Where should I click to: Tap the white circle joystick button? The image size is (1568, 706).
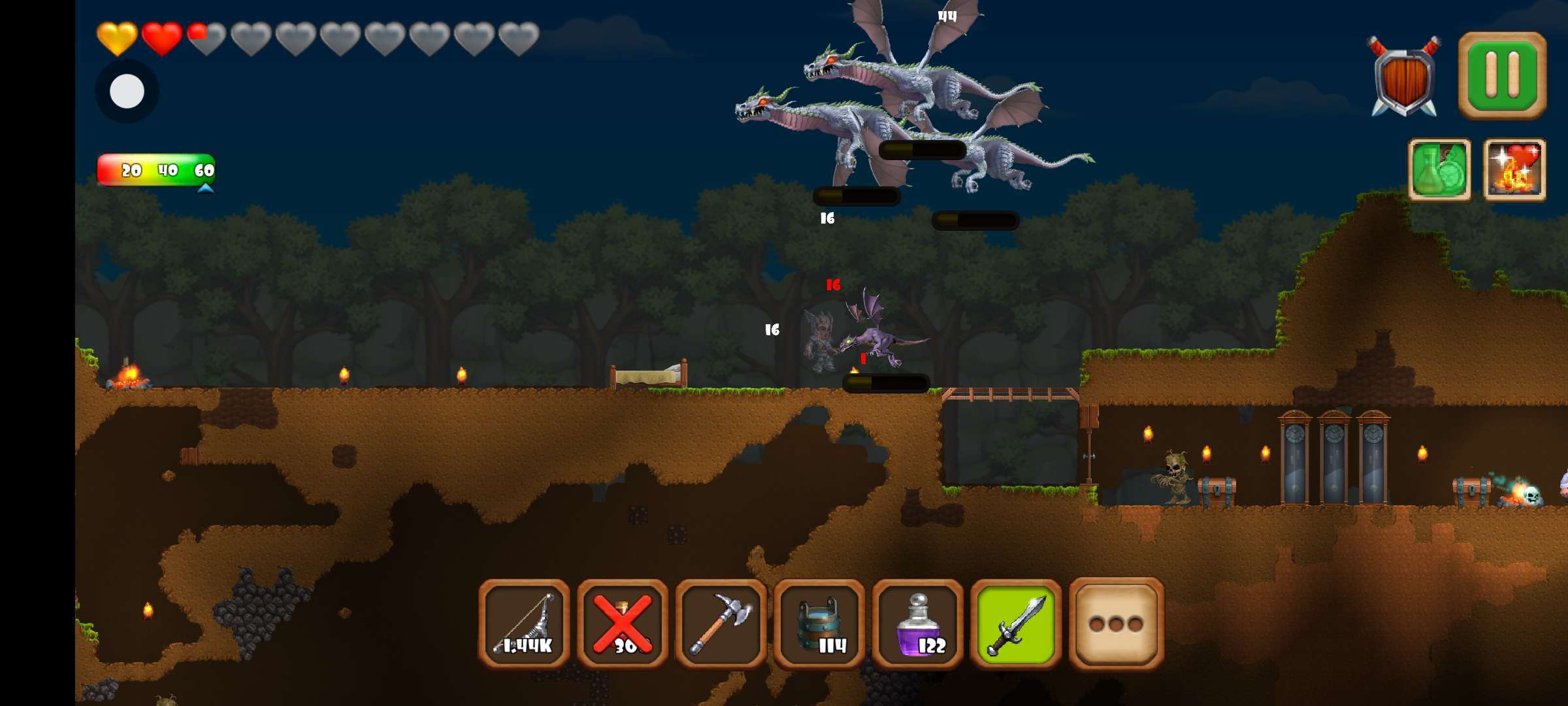tap(127, 91)
